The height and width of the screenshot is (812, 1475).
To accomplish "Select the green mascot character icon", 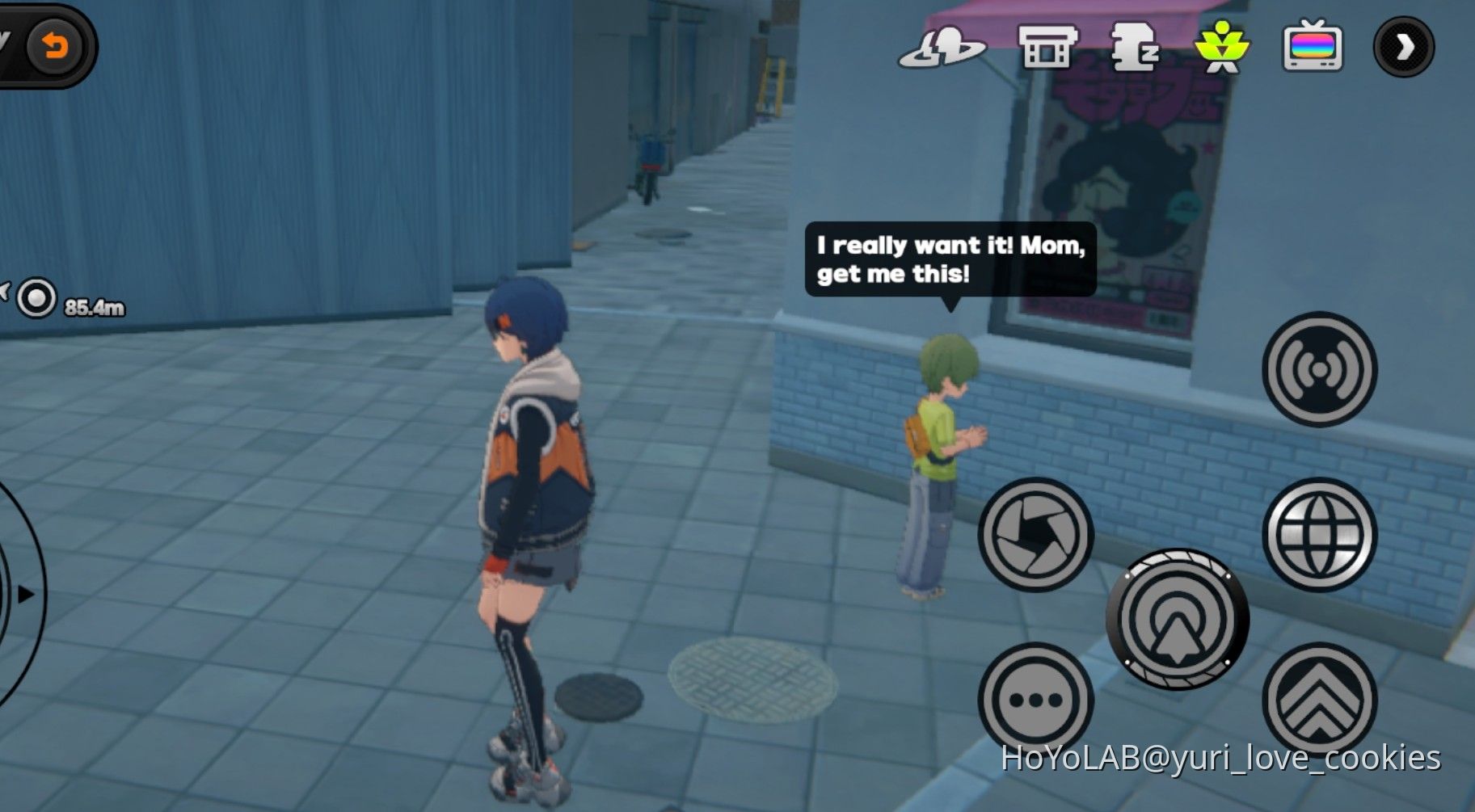I will [x=1222, y=47].
